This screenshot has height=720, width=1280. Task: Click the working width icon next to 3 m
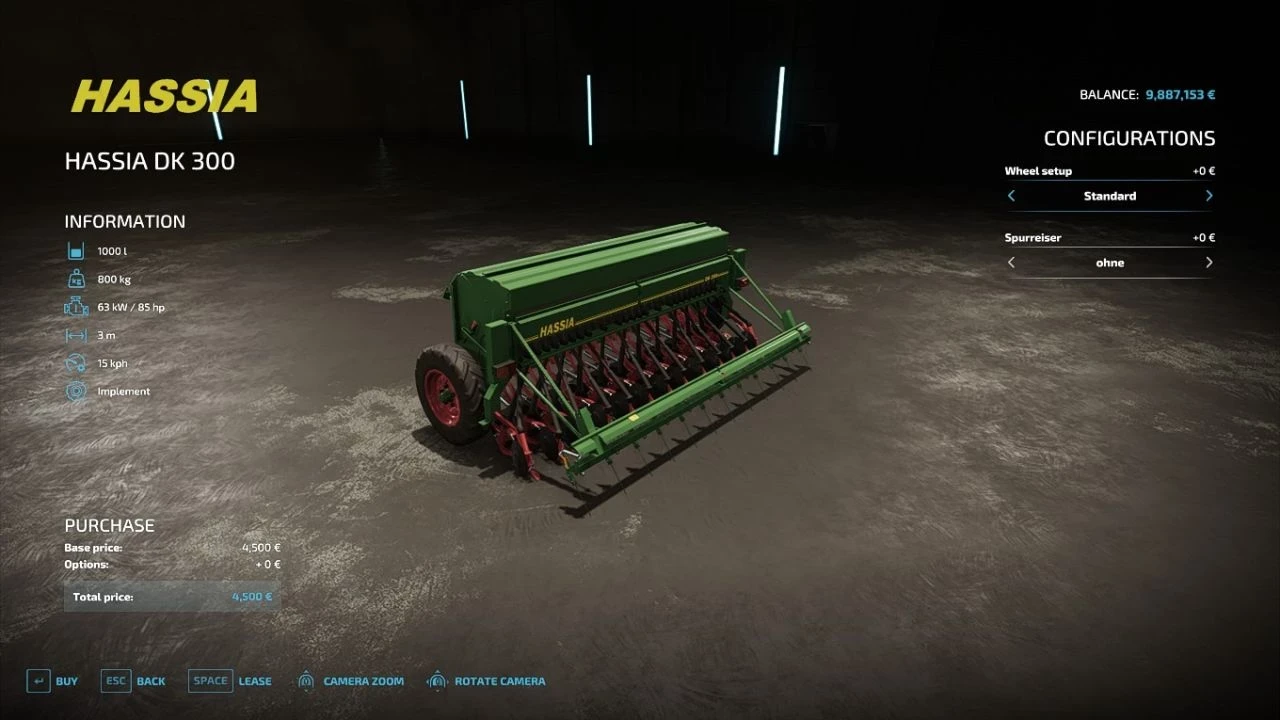pyautogui.click(x=75, y=334)
